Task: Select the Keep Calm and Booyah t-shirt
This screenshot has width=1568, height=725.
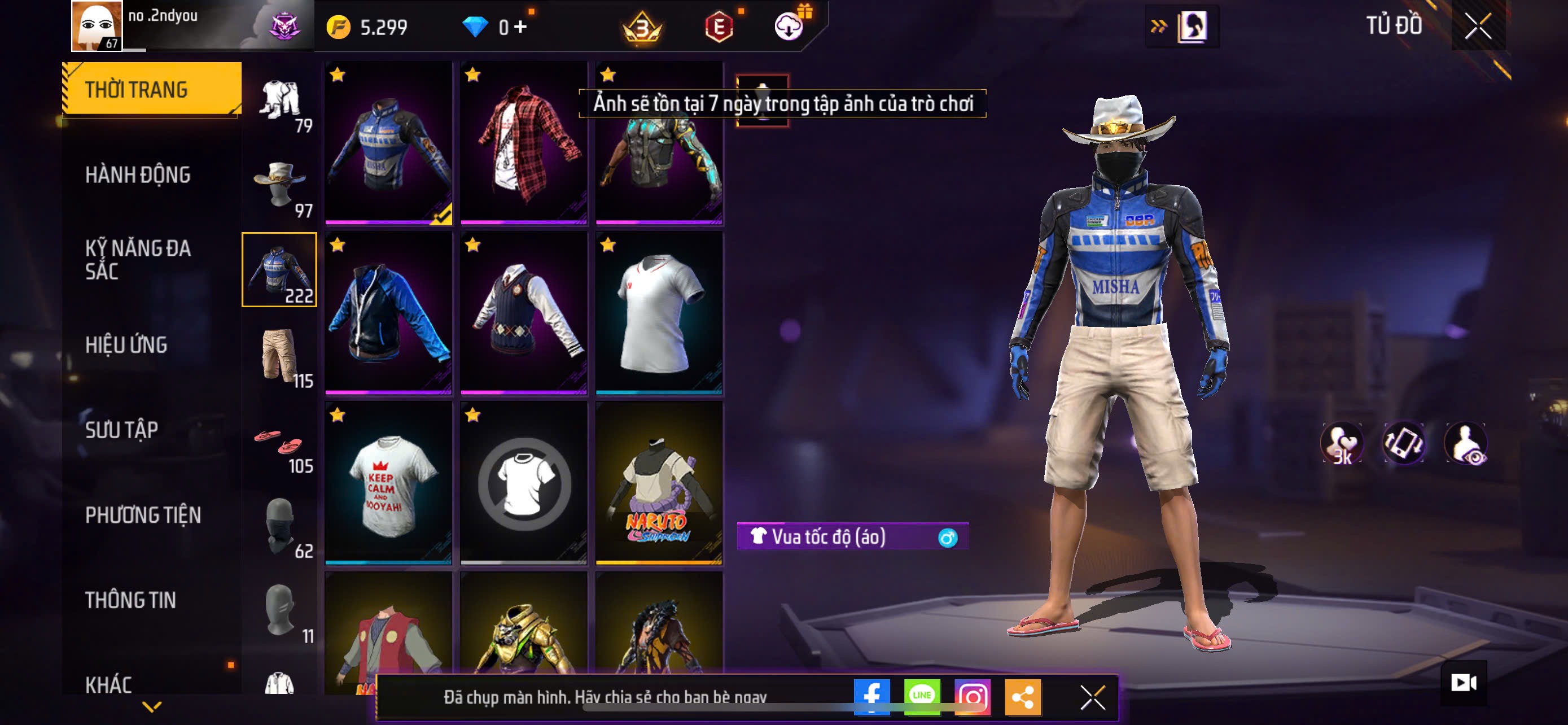Action: point(388,483)
